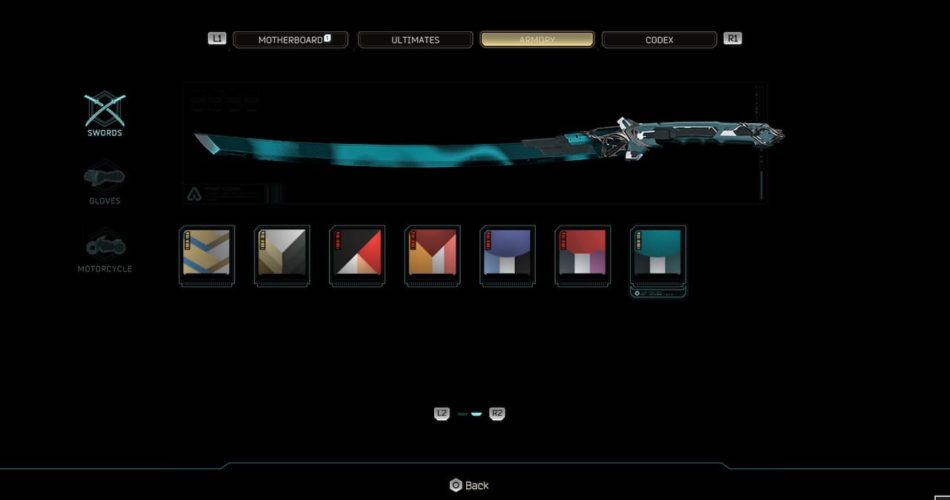Viewport: 950px width, 500px height.
Task: Open the Ultimates tab
Action: tap(414, 40)
